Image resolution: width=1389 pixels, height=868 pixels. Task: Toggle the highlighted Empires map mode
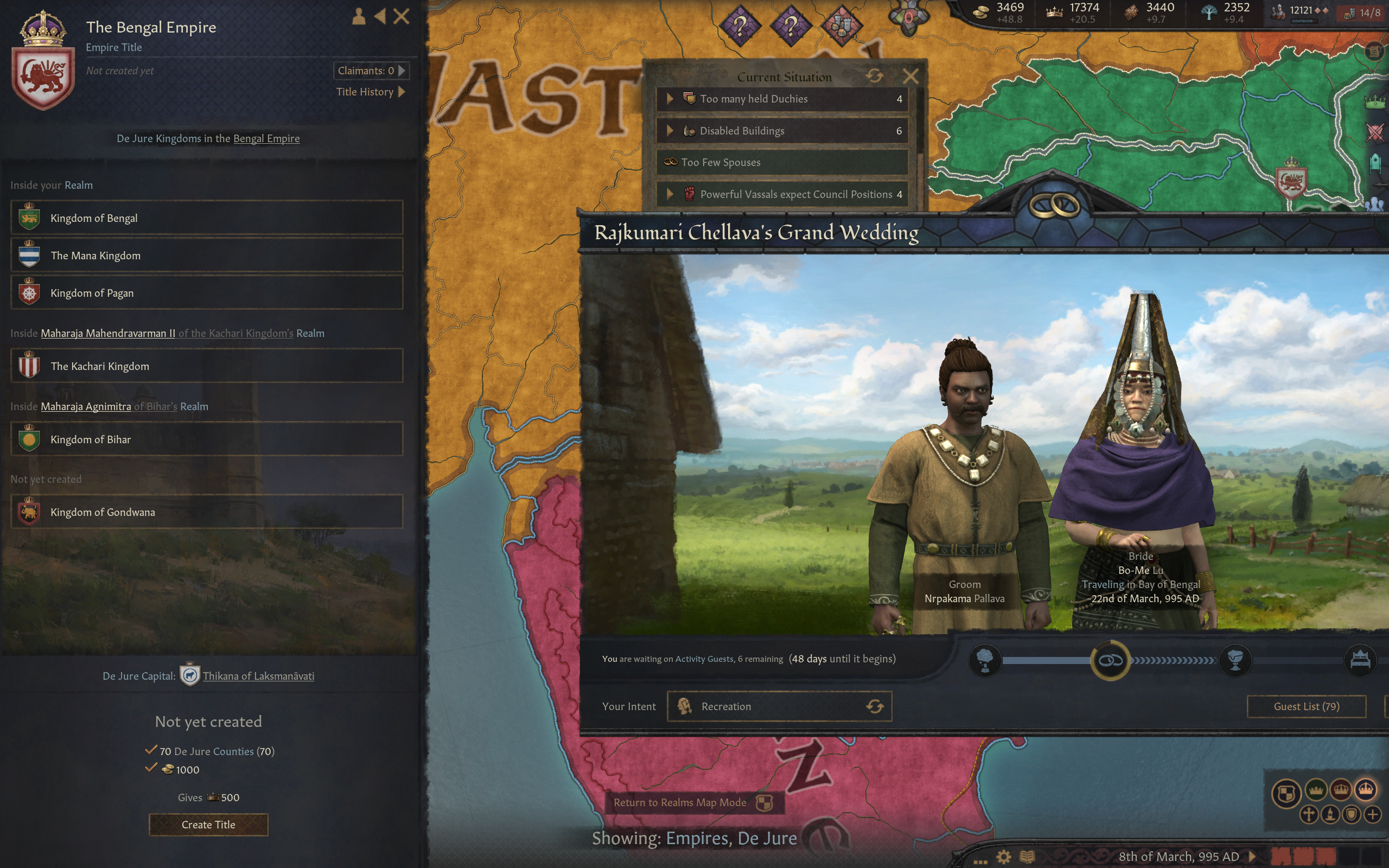click(1367, 791)
